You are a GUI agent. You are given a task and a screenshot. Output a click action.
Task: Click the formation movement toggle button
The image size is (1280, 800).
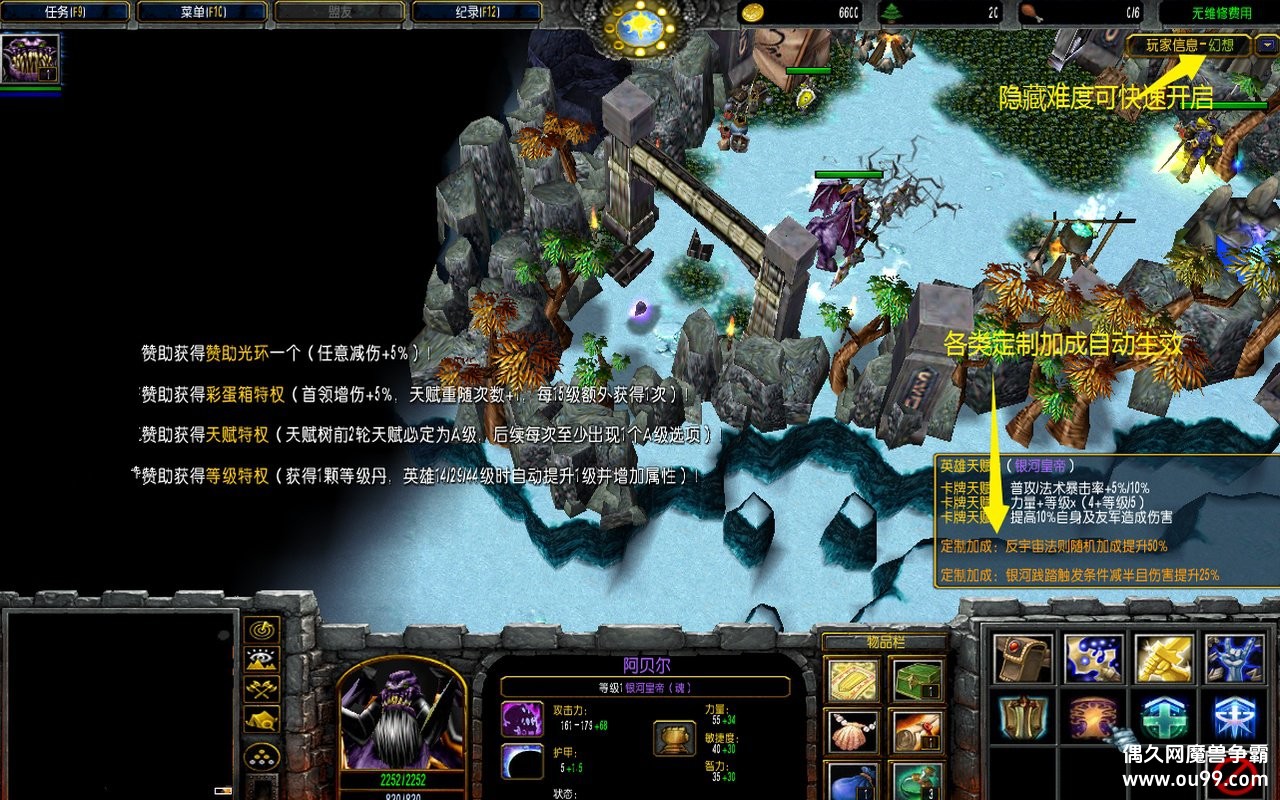coord(262,757)
